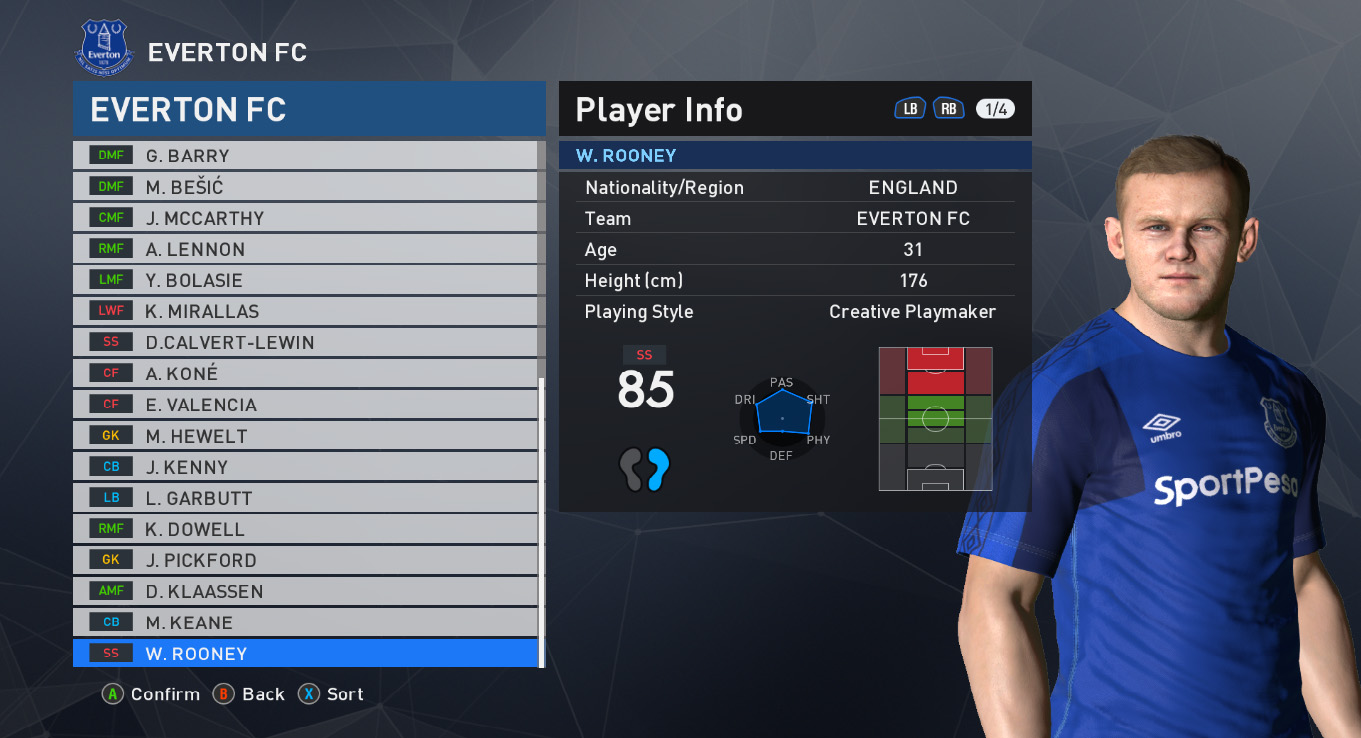
Task: Pick A. Koné from the squad
Action: (305, 373)
